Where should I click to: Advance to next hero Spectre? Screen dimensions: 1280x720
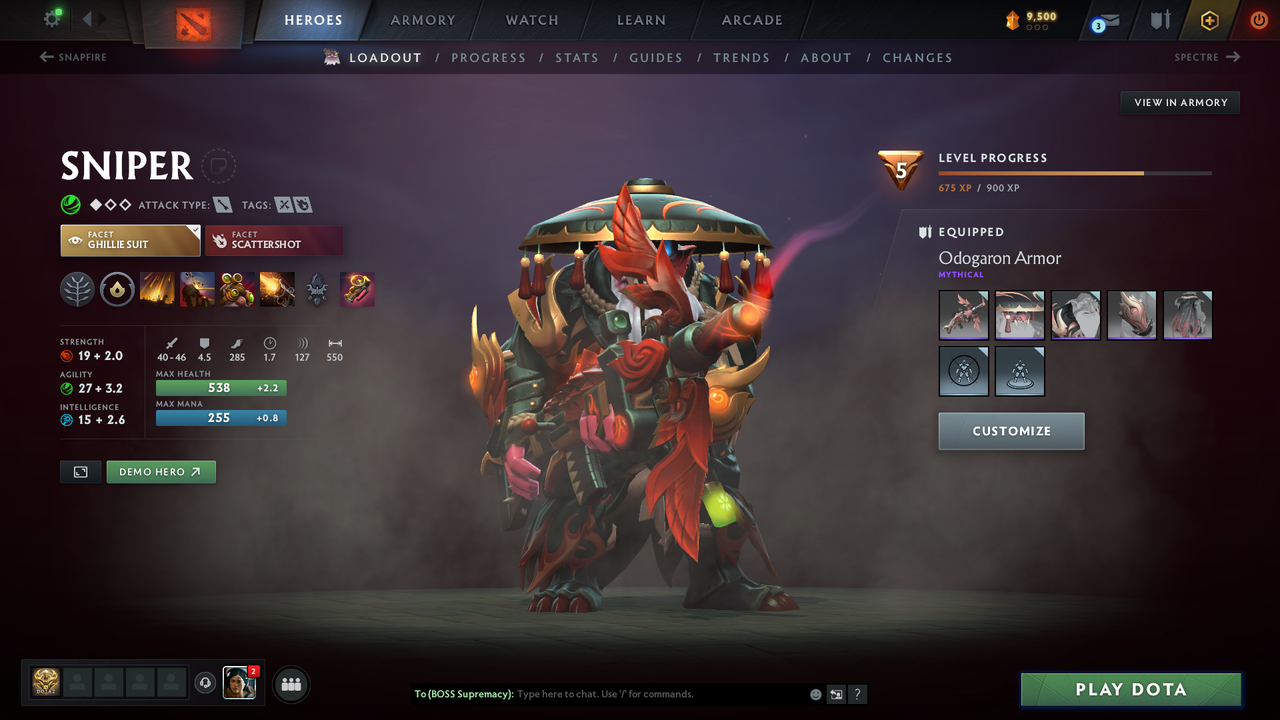click(1207, 57)
